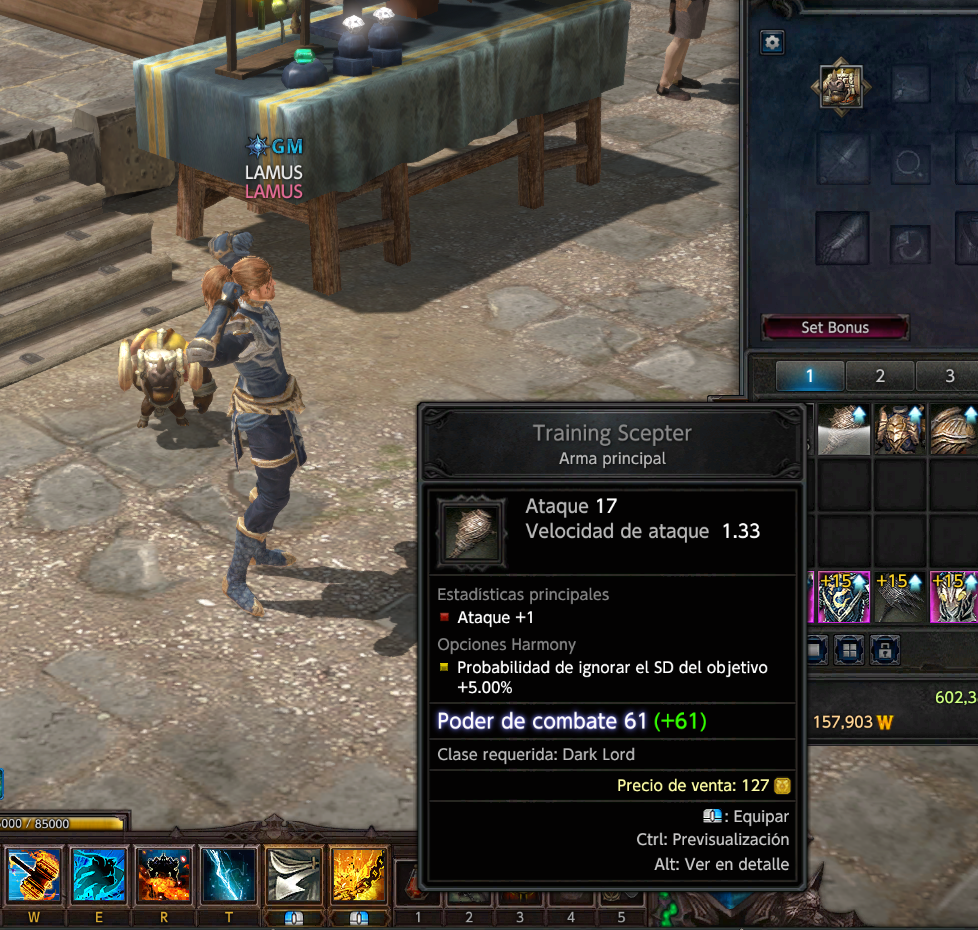Viewport: 978px width, 930px height.
Task: Activate the lightning bolt skill (T)
Action: click(x=229, y=875)
